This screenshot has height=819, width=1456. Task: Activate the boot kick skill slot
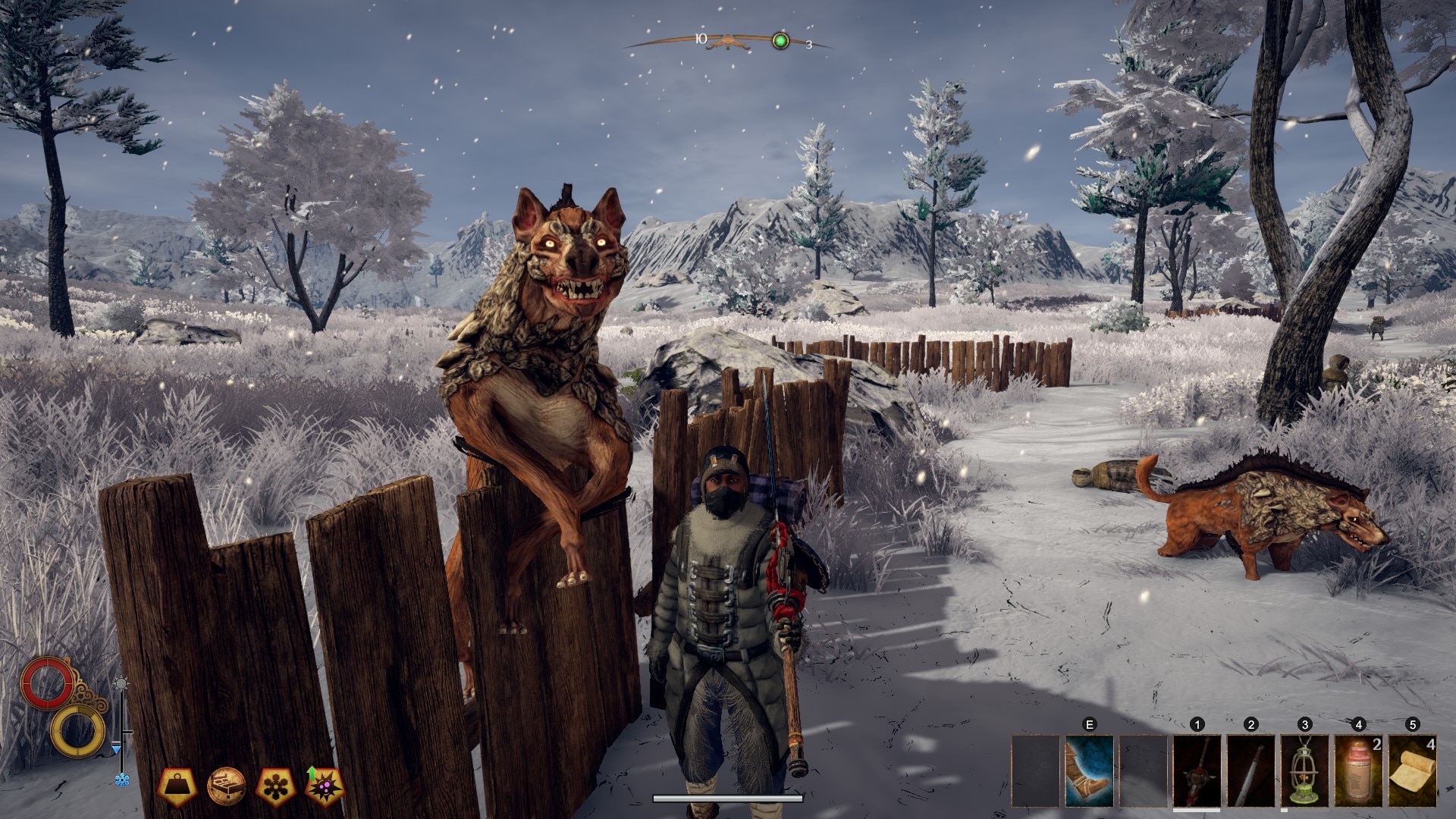coord(1090,770)
